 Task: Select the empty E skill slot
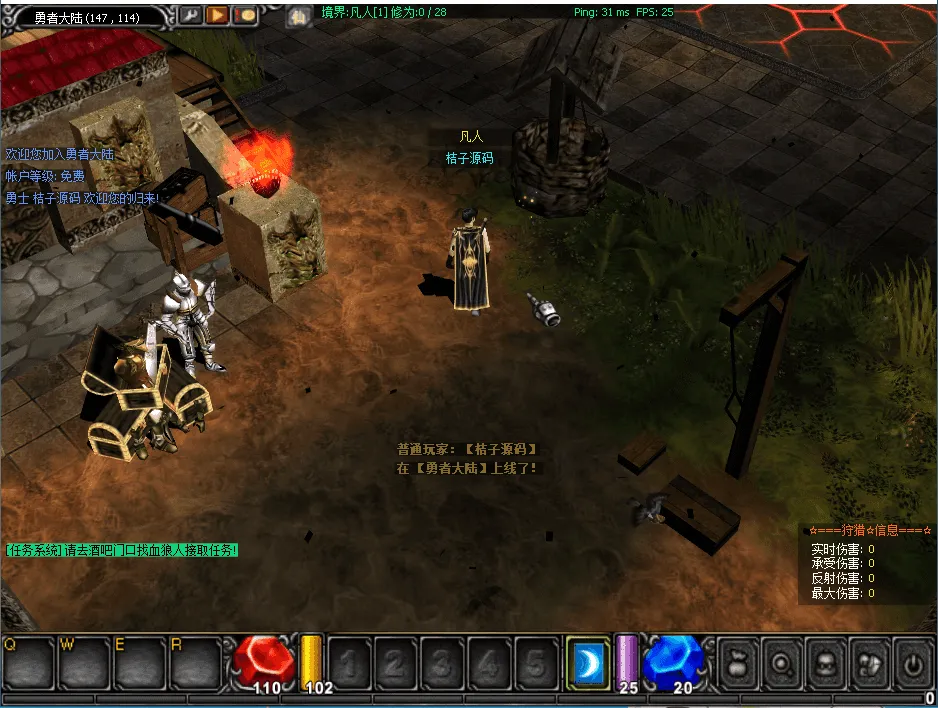coord(139,662)
